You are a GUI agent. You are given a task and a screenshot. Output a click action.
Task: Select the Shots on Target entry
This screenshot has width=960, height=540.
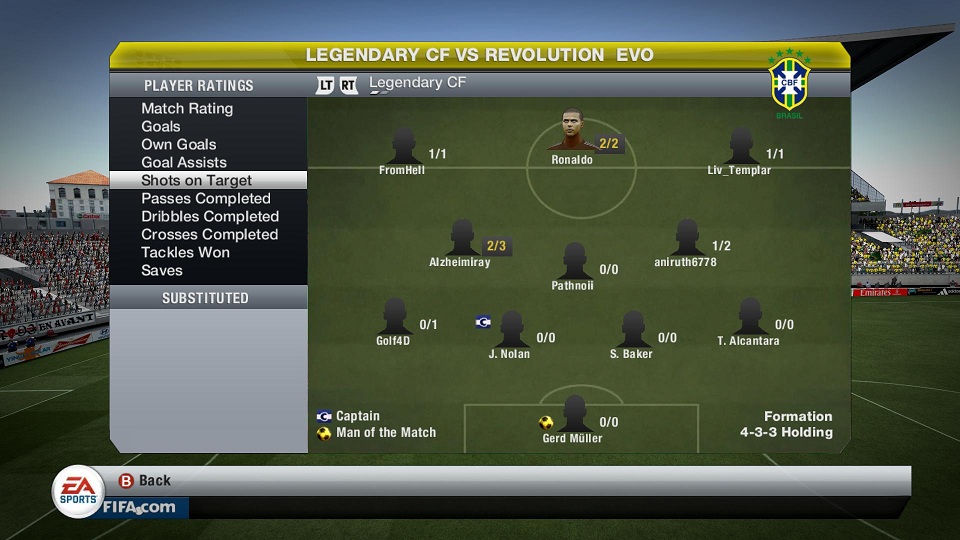click(x=197, y=180)
